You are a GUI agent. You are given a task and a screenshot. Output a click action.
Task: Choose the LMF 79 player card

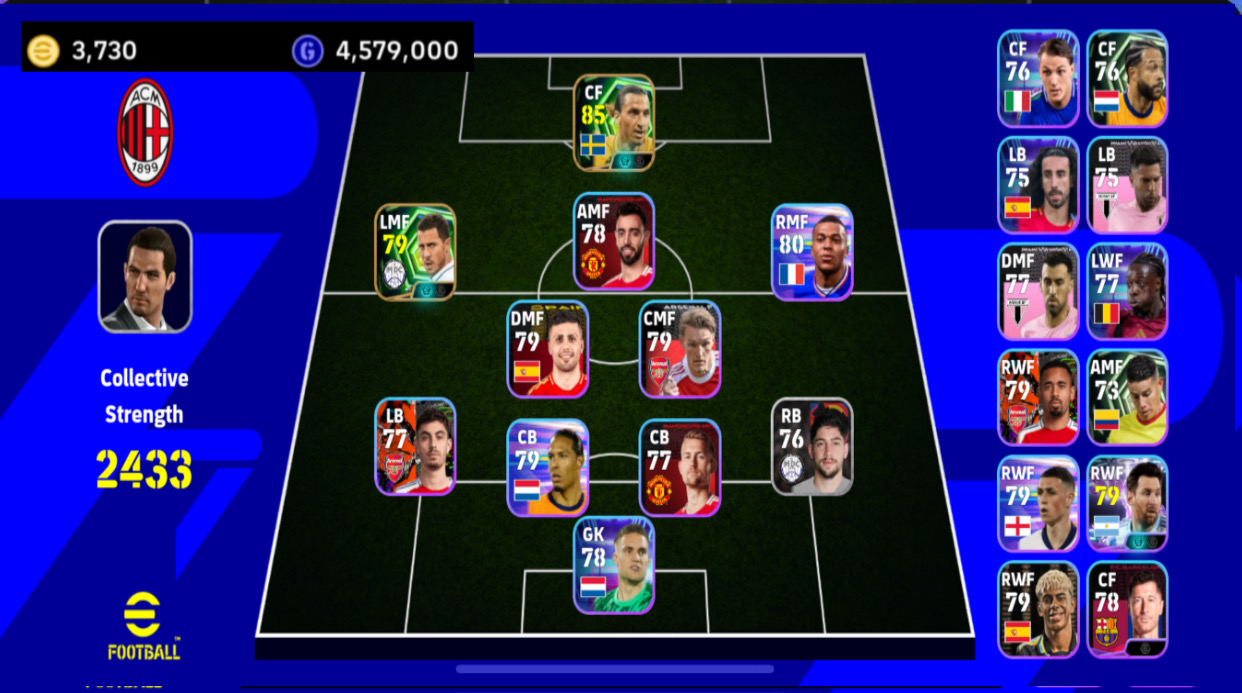tap(415, 251)
